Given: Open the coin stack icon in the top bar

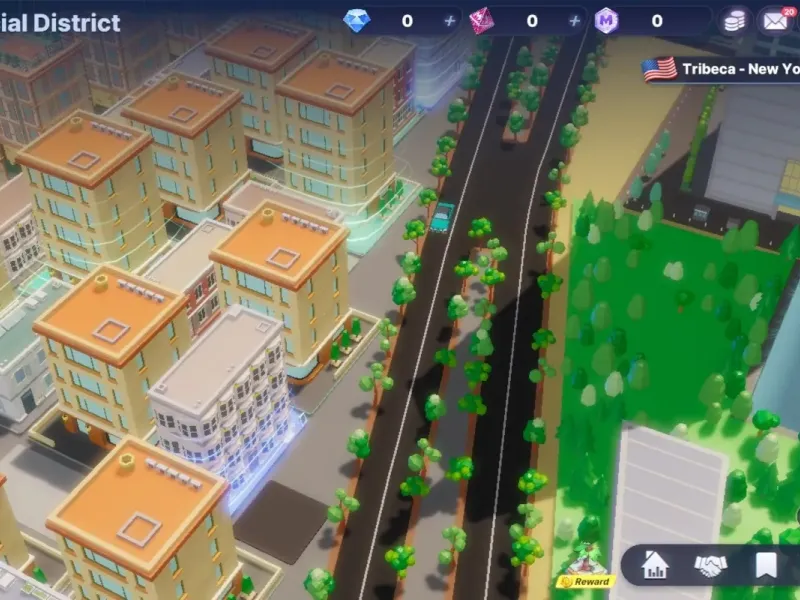Looking at the screenshot, I should point(736,21).
